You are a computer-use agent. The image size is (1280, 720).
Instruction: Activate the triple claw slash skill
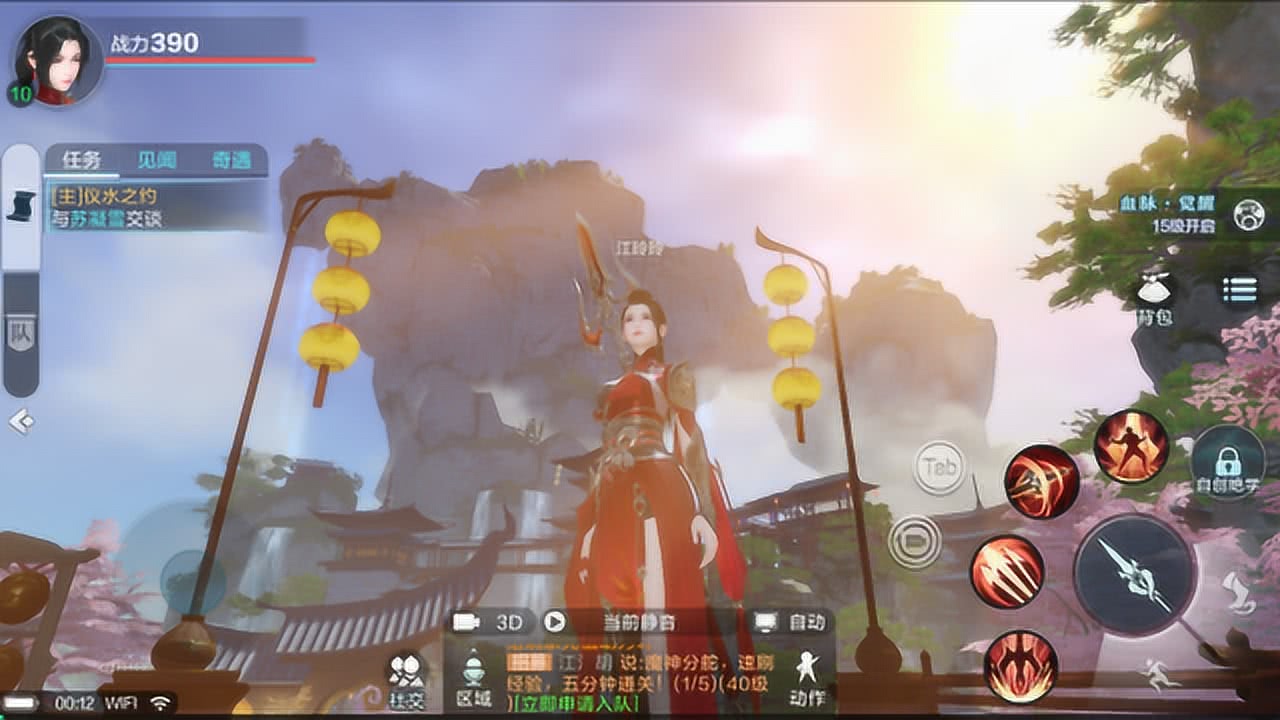pos(1006,572)
